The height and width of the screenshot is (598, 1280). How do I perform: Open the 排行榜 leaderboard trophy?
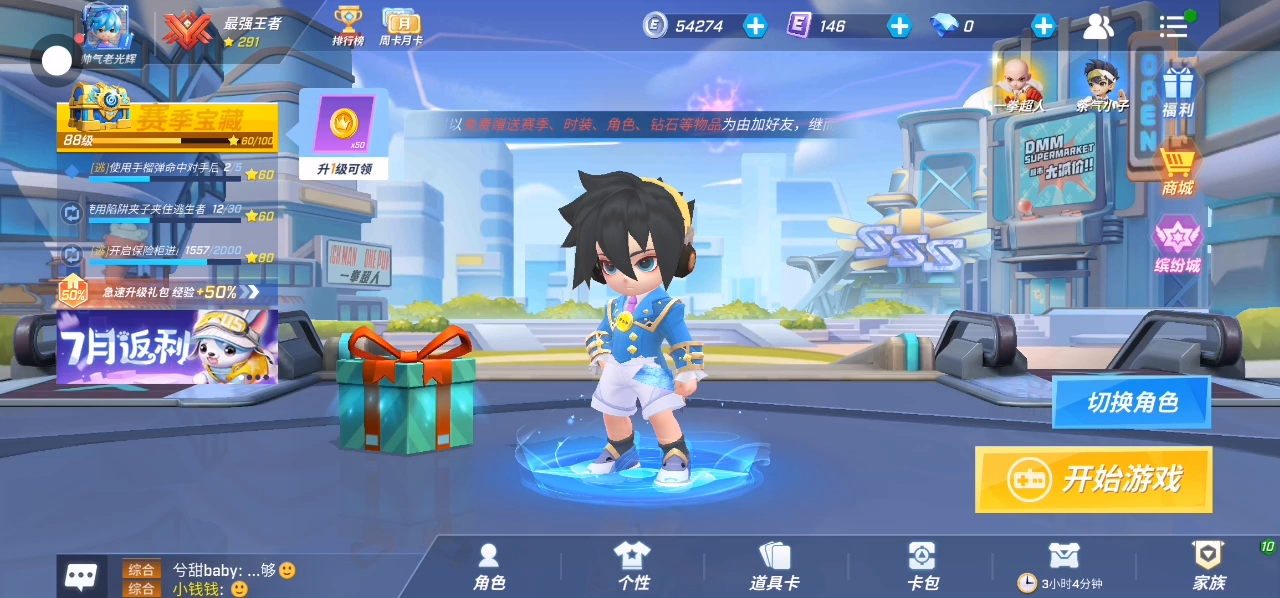click(x=348, y=26)
